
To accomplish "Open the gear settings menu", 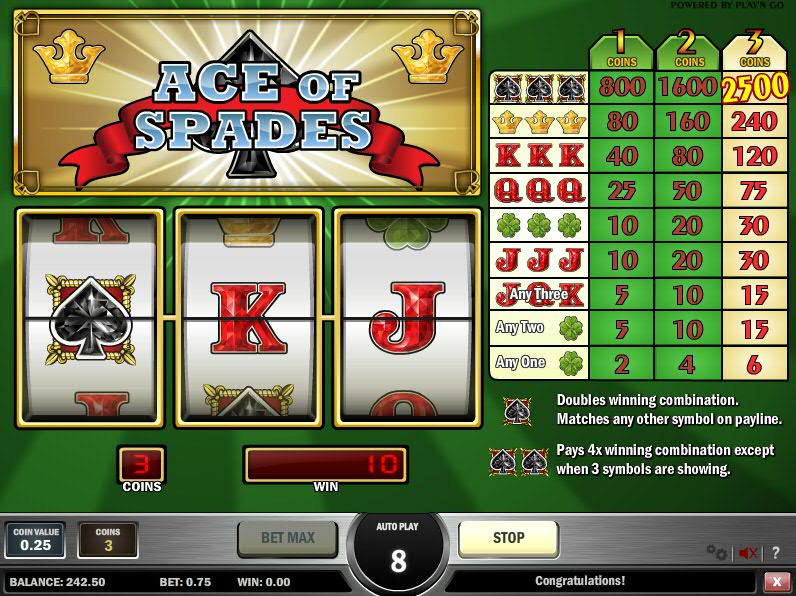I will [x=716, y=552].
